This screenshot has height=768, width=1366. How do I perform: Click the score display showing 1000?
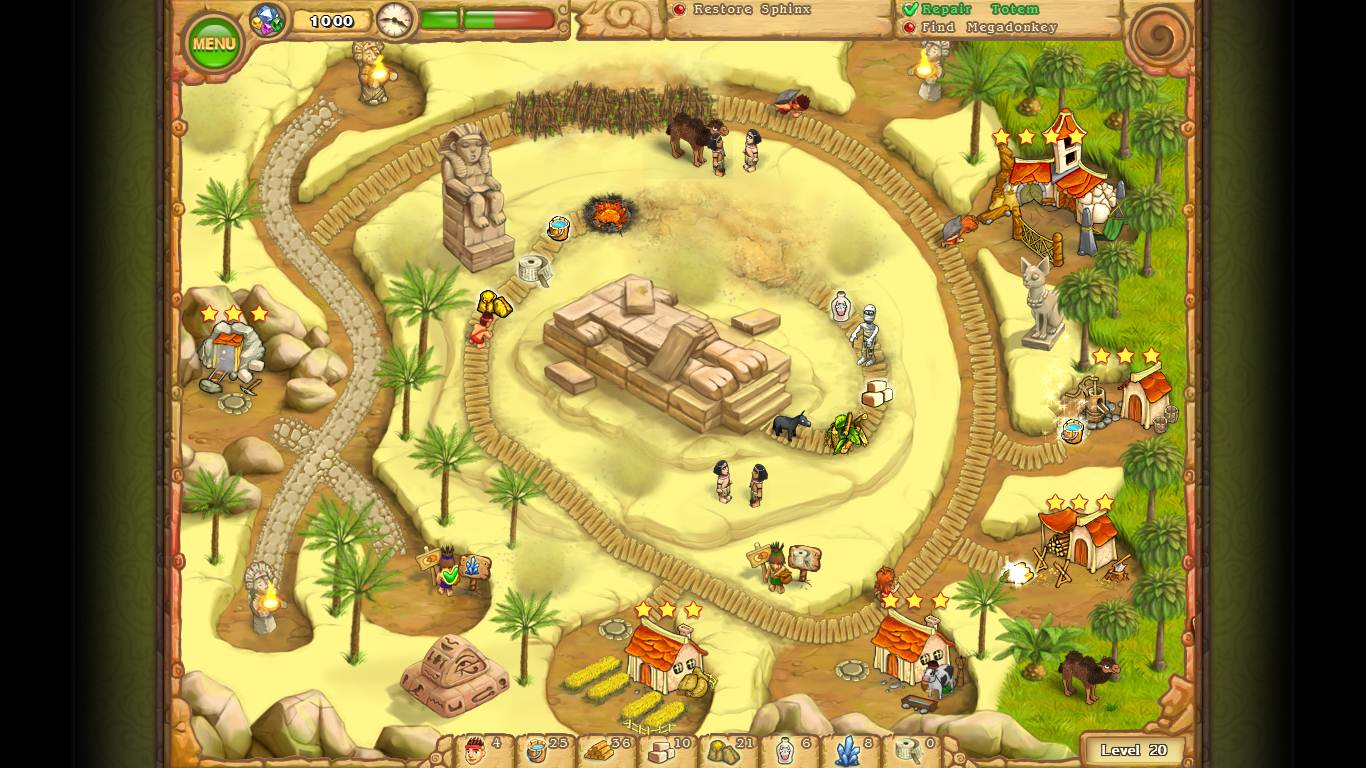pos(331,18)
